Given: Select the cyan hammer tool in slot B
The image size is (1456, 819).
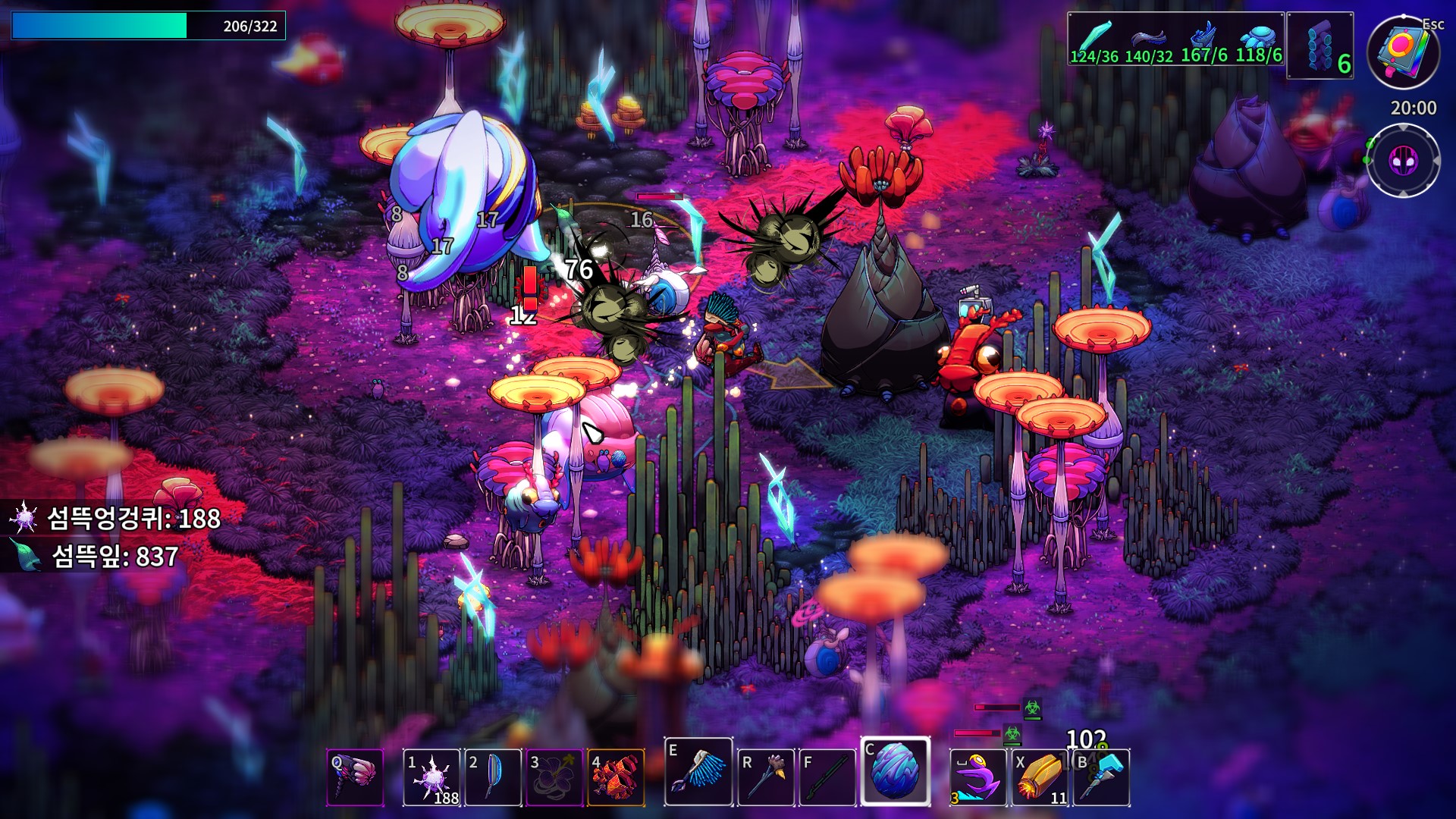Looking at the screenshot, I should [x=1101, y=777].
